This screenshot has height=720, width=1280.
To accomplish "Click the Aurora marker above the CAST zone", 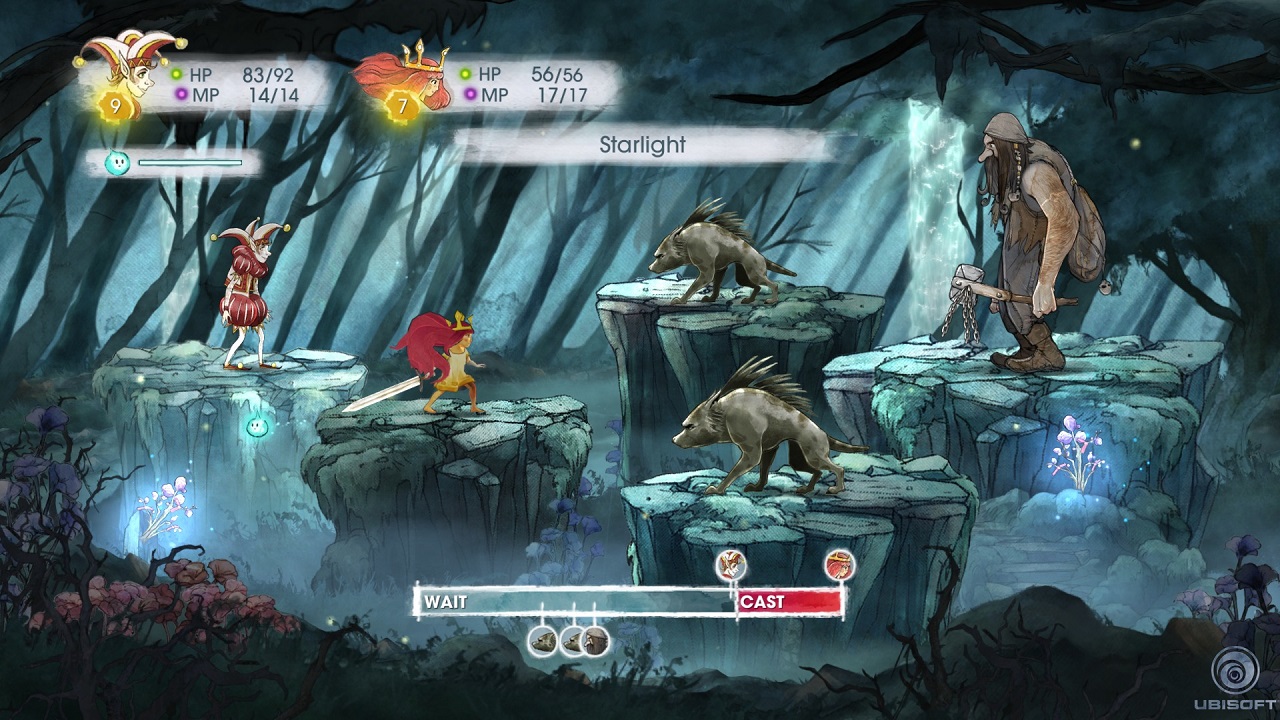I will click(x=840, y=566).
